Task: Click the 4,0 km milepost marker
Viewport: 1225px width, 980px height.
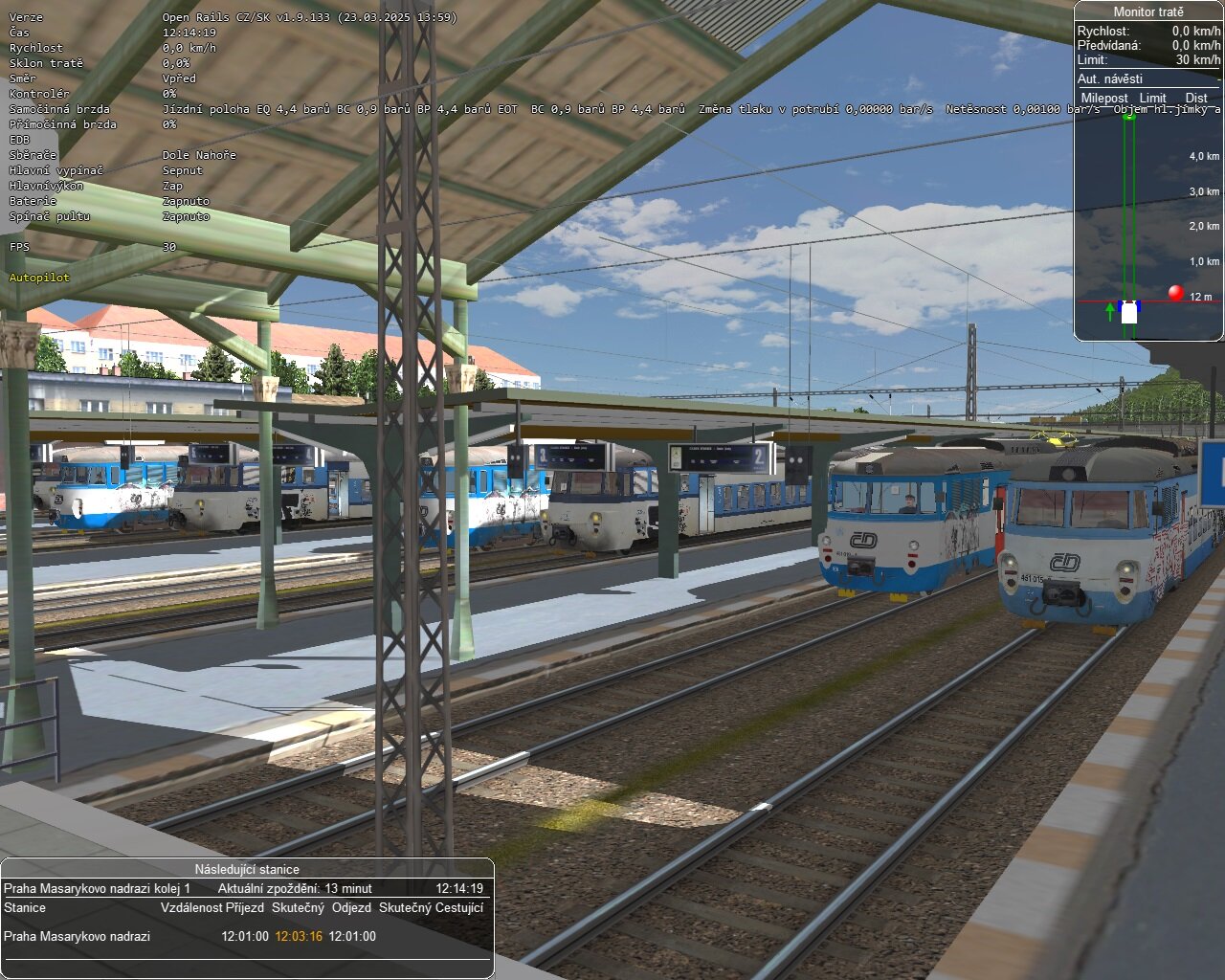Action: 1202,156
